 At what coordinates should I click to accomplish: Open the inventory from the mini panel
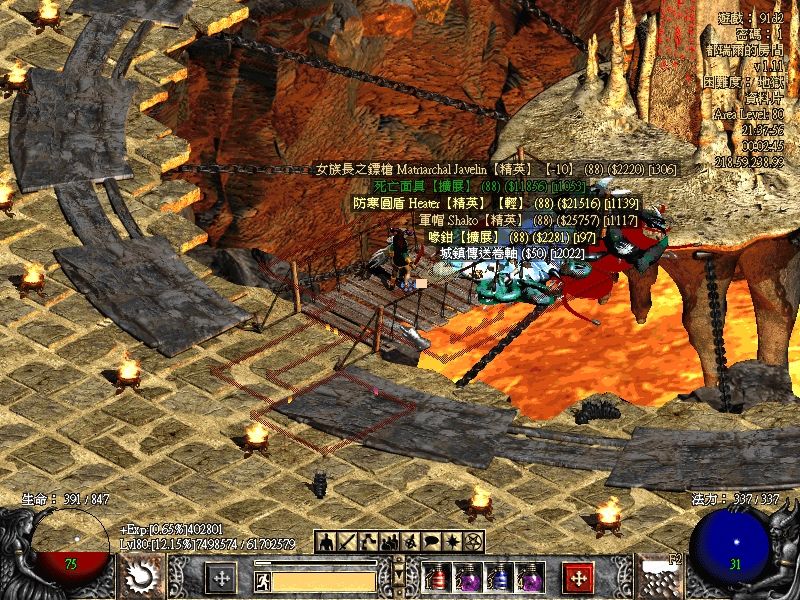(347, 542)
